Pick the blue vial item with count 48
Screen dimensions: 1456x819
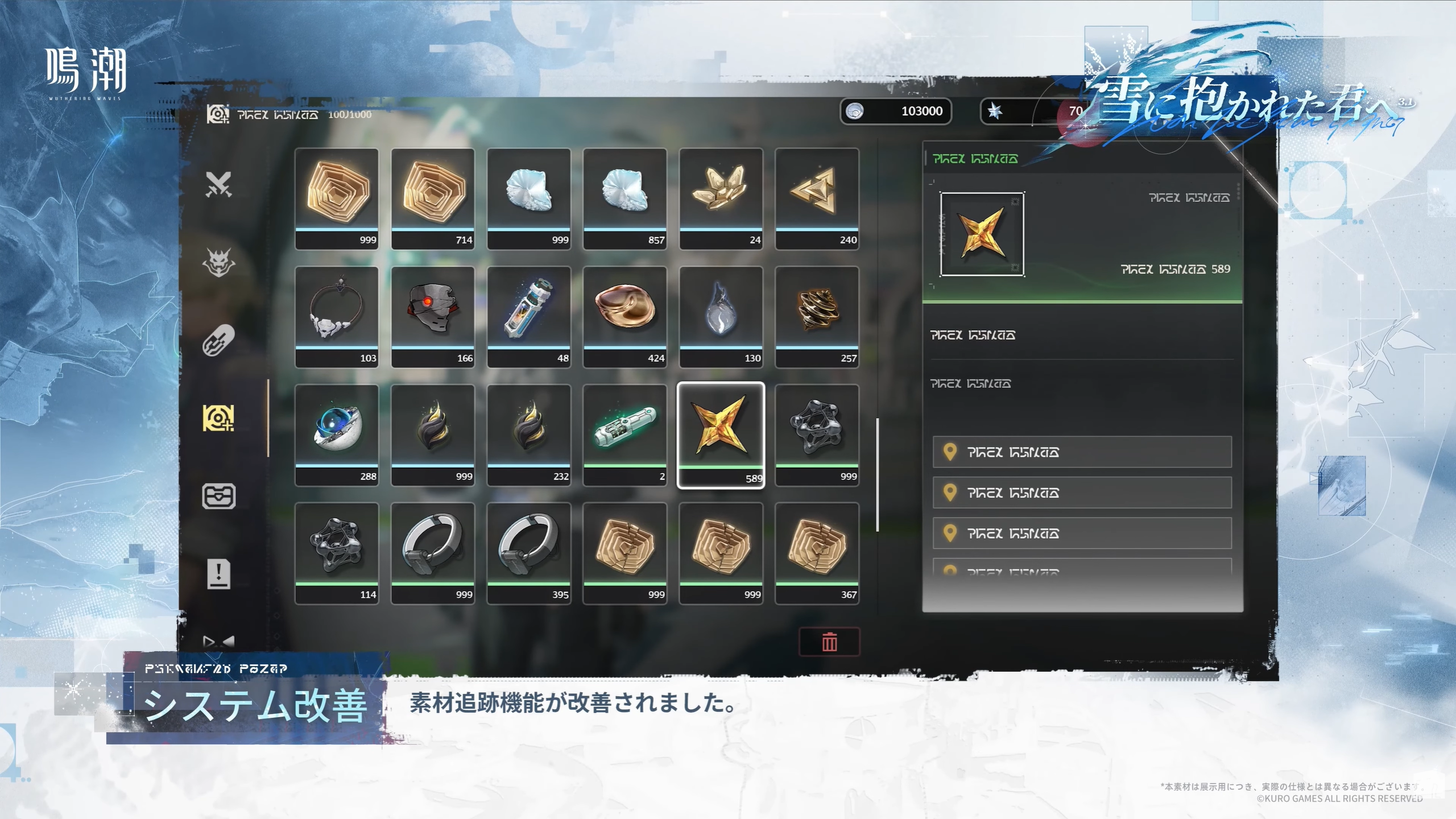pyautogui.click(x=529, y=316)
